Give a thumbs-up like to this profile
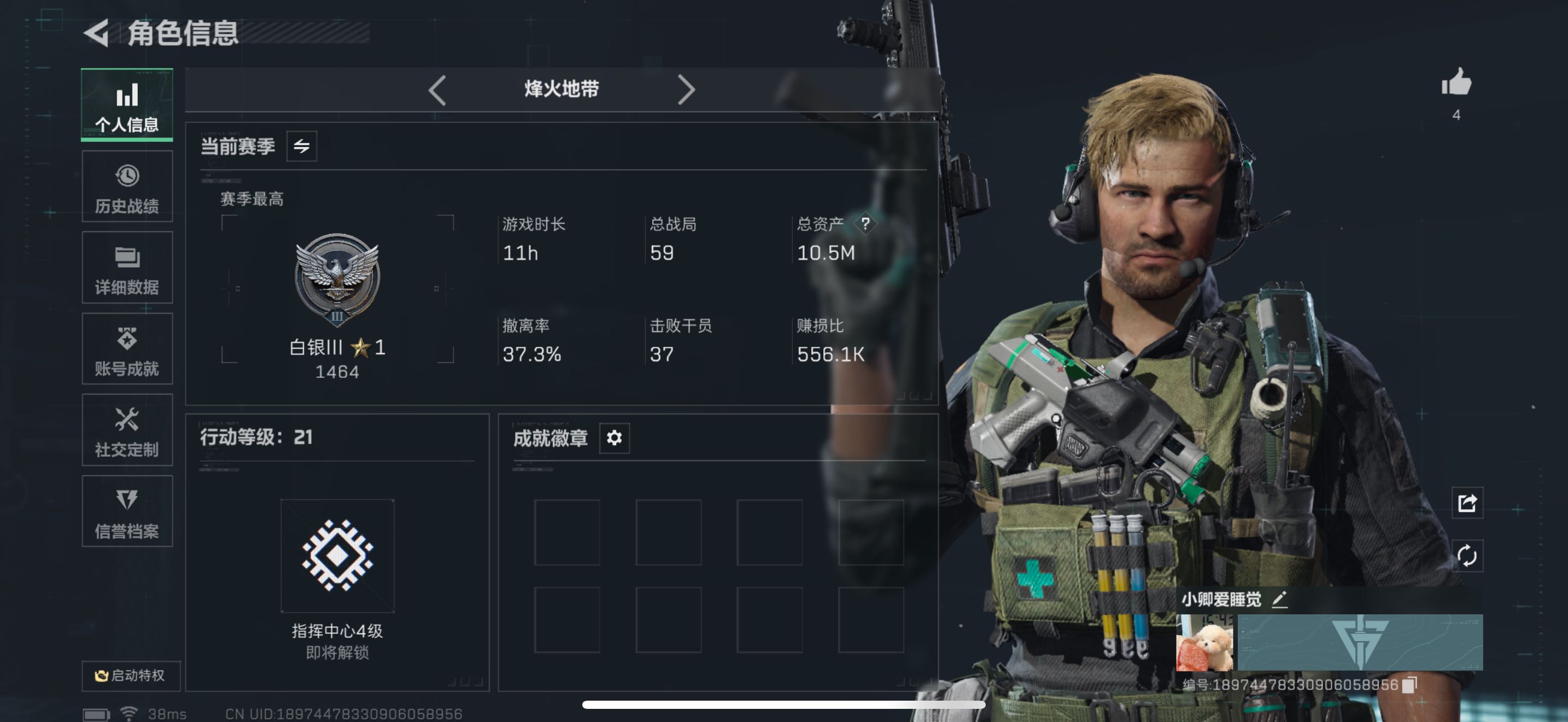This screenshot has width=1568, height=722. pos(1456,83)
